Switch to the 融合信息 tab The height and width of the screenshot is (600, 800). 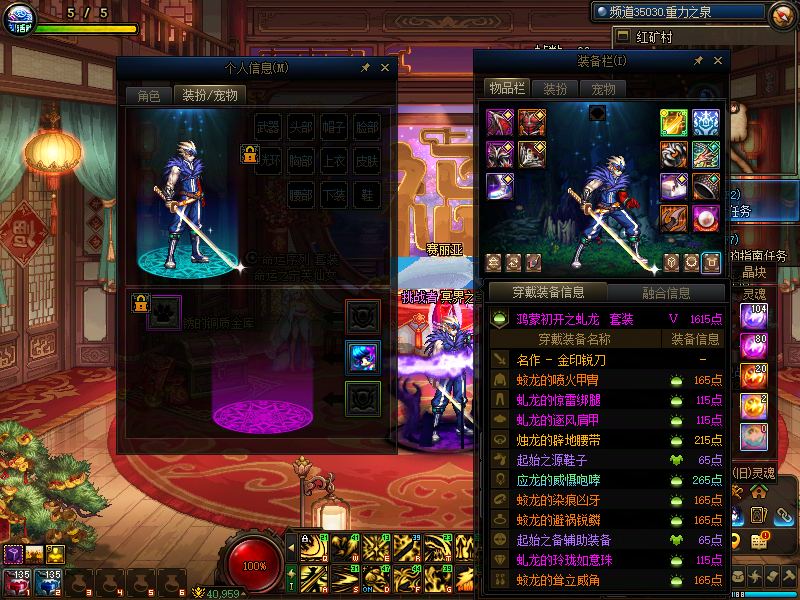pyautogui.click(x=665, y=292)
